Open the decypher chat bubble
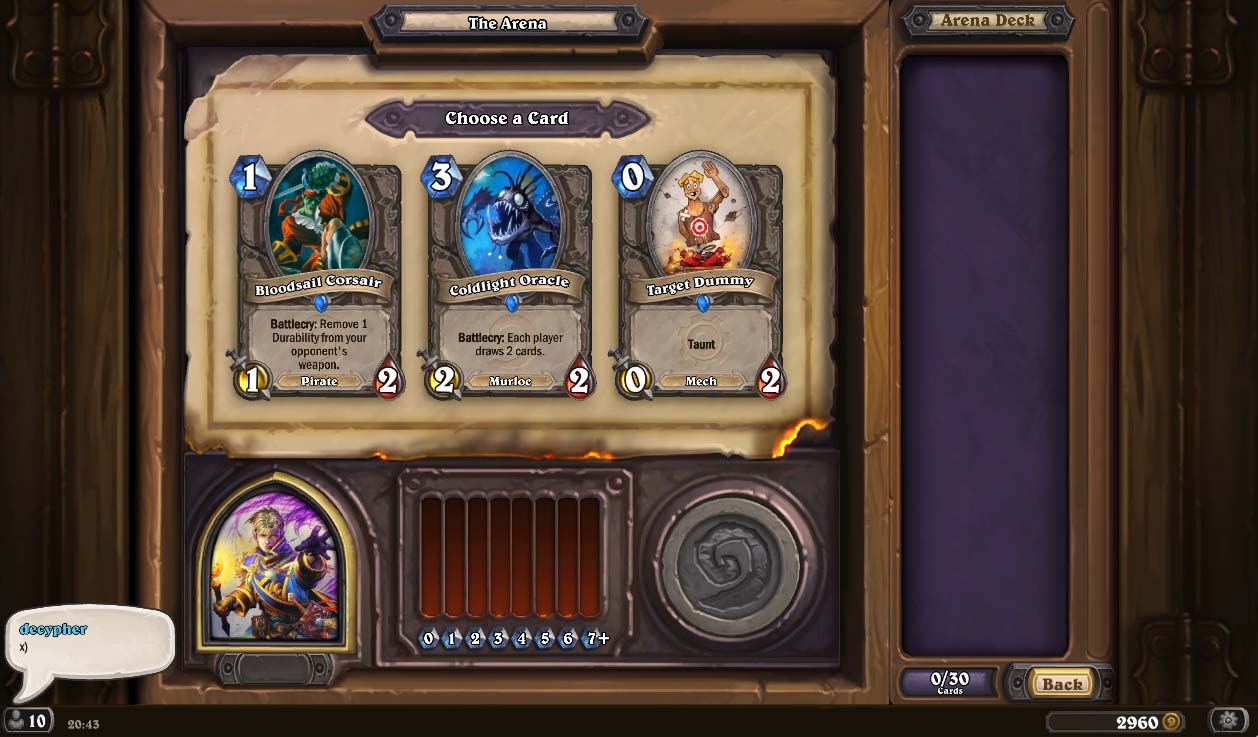Image resolution: width=1258 pixels, height=737 pixels. coord(88,640)
